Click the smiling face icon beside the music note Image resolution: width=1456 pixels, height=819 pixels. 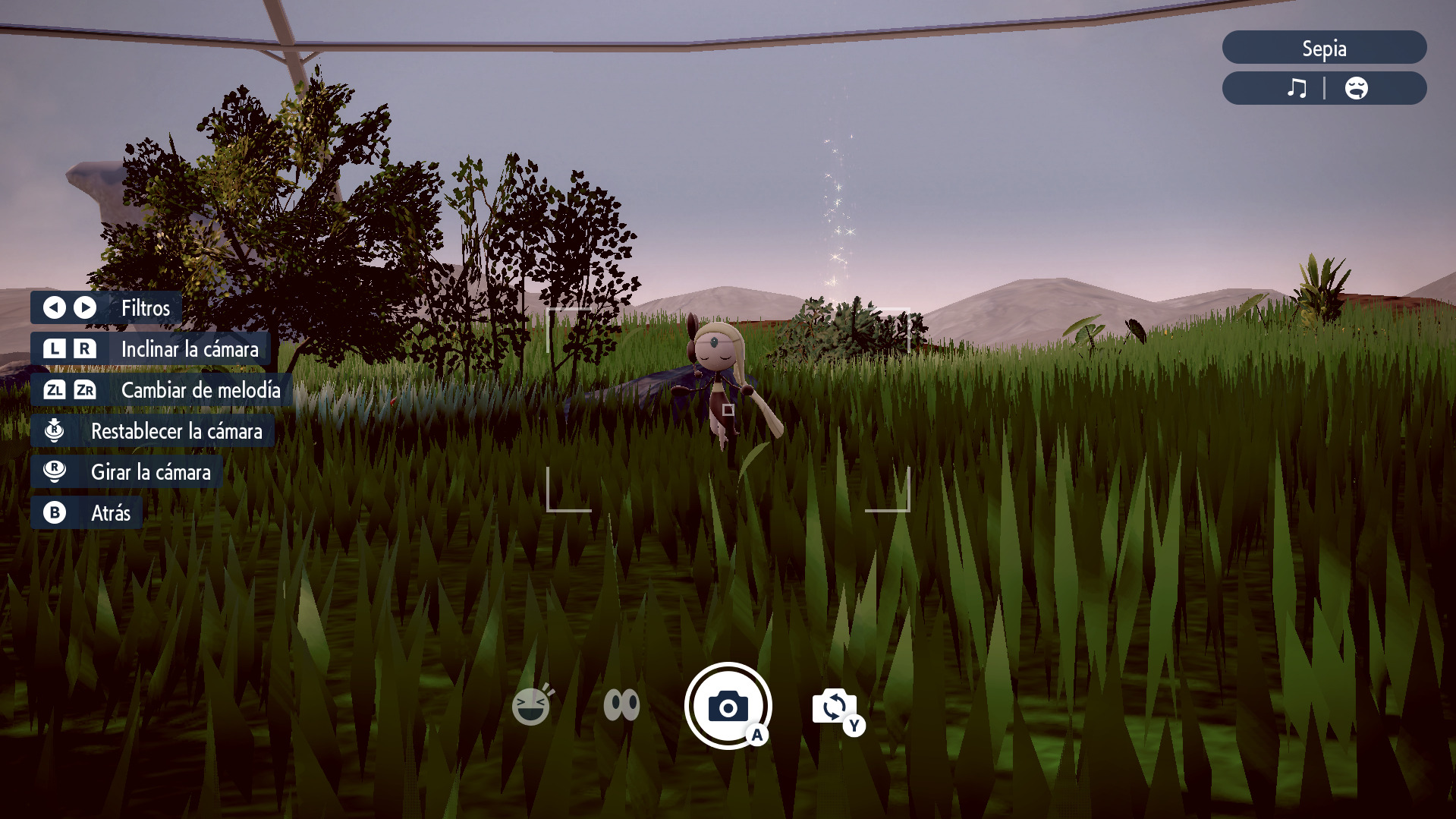pos(1356,88)
